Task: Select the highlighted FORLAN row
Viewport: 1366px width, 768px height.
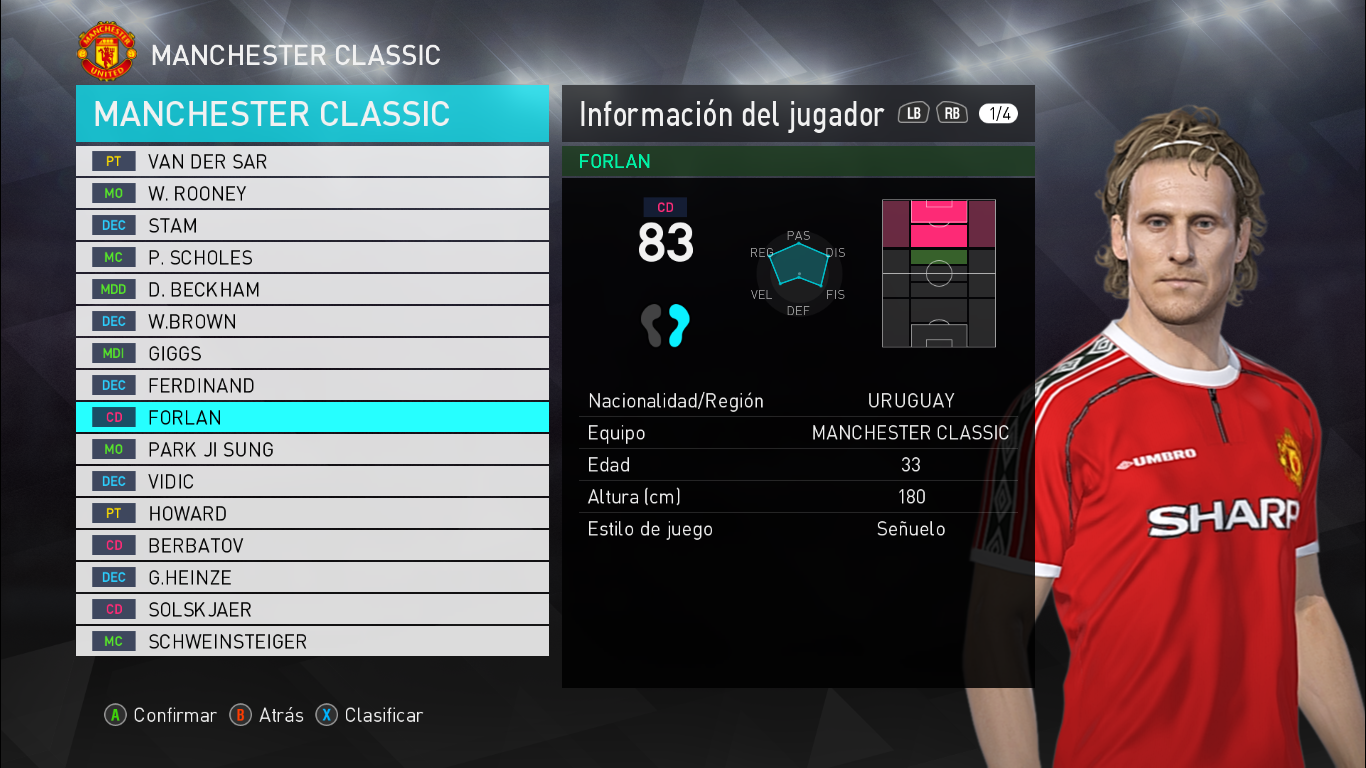Action: pyautogui.click(x=312, y=417)
